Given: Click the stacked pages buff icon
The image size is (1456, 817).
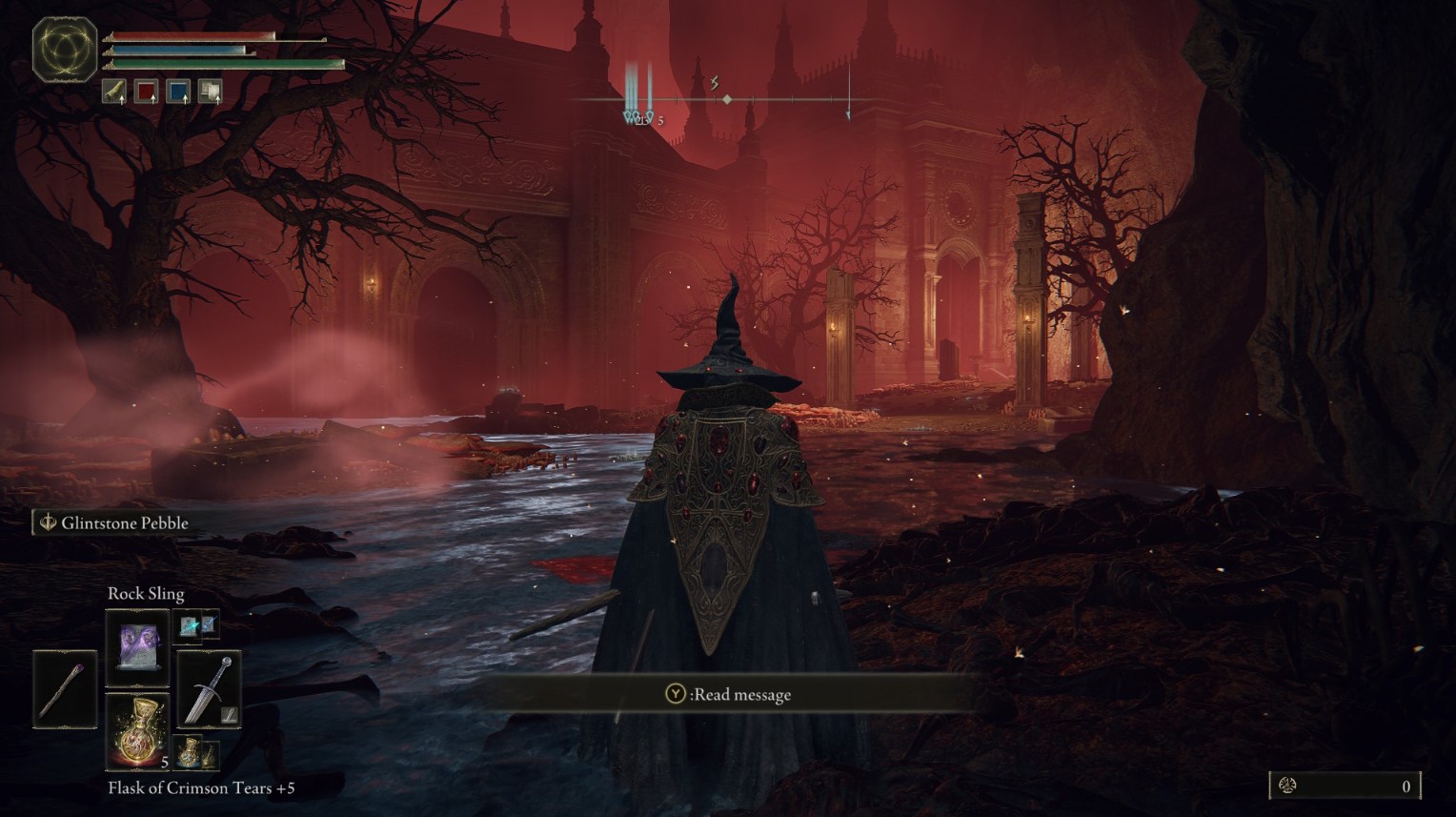Looking at the screenshot, I should (x=210, y=91).
